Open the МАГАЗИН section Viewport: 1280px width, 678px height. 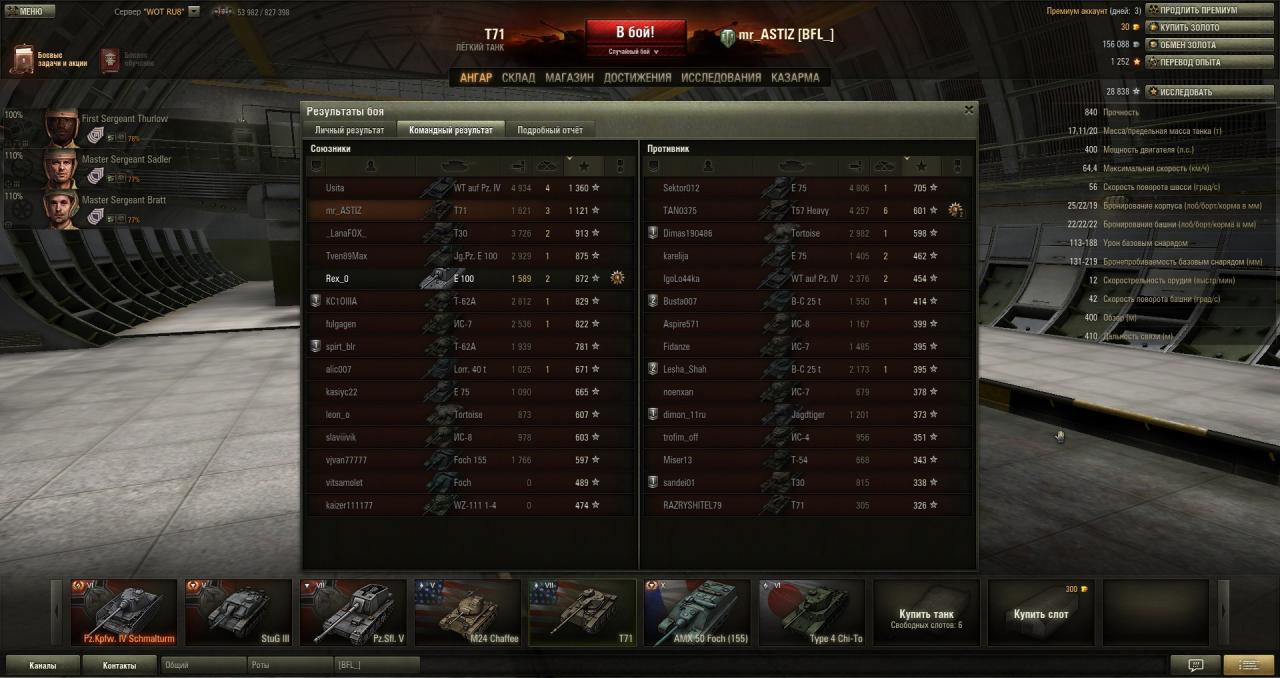point(569,77)
